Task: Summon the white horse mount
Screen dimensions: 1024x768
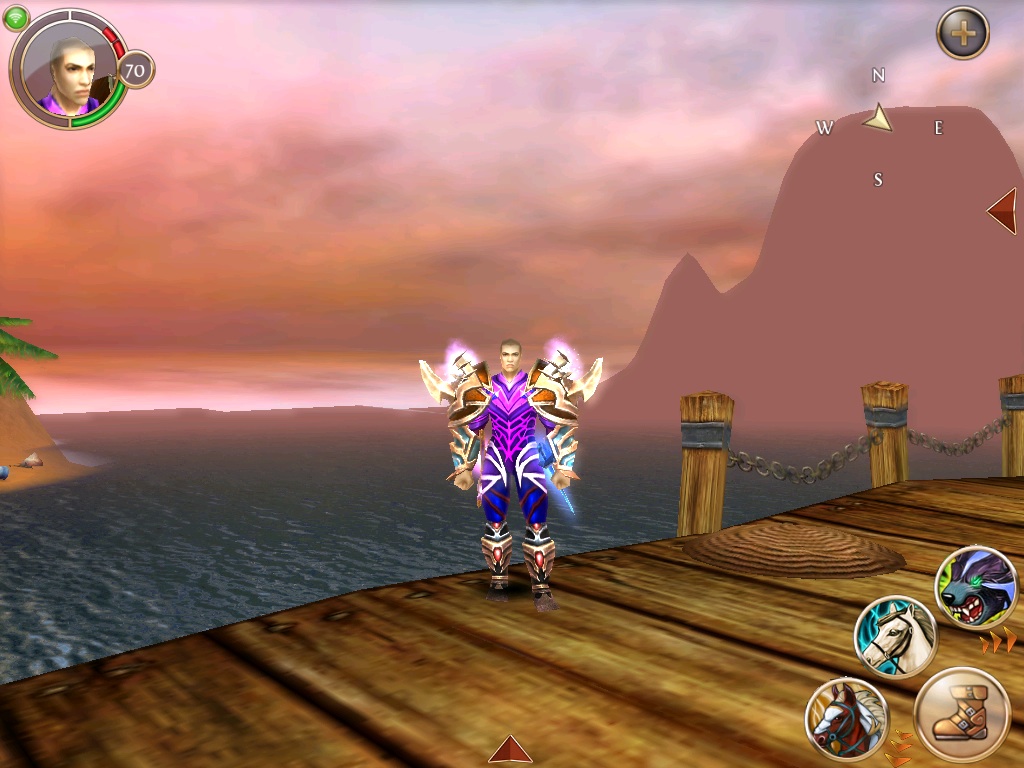Action: (895, 637)
